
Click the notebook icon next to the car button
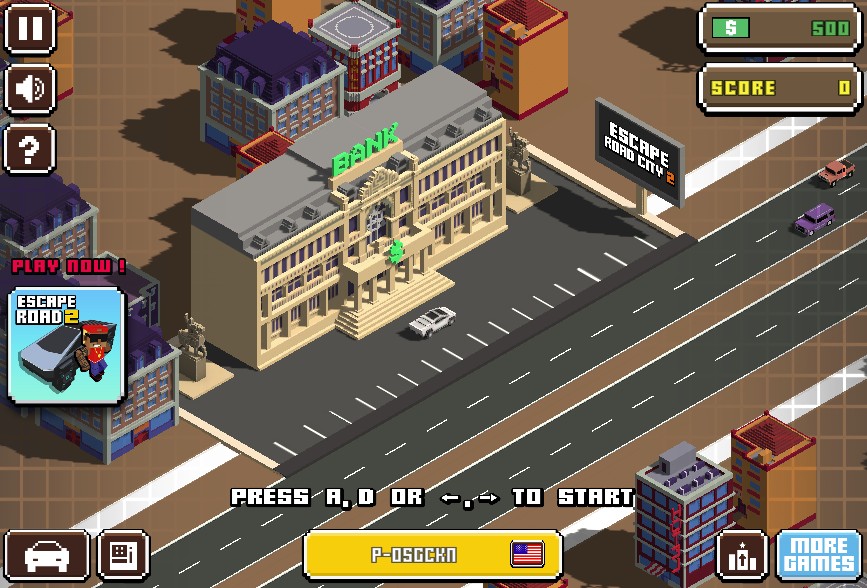tap(124, 555)
